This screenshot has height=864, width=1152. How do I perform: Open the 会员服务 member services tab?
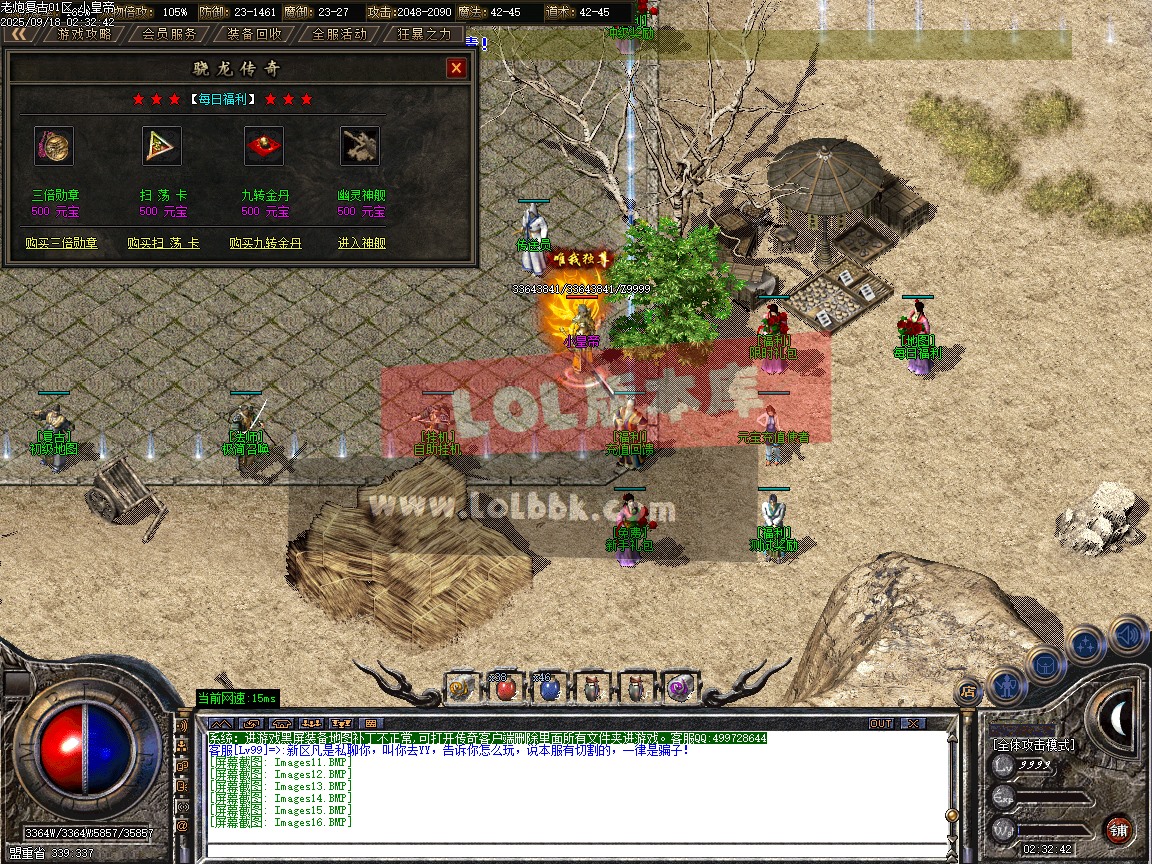pos(169,33)
